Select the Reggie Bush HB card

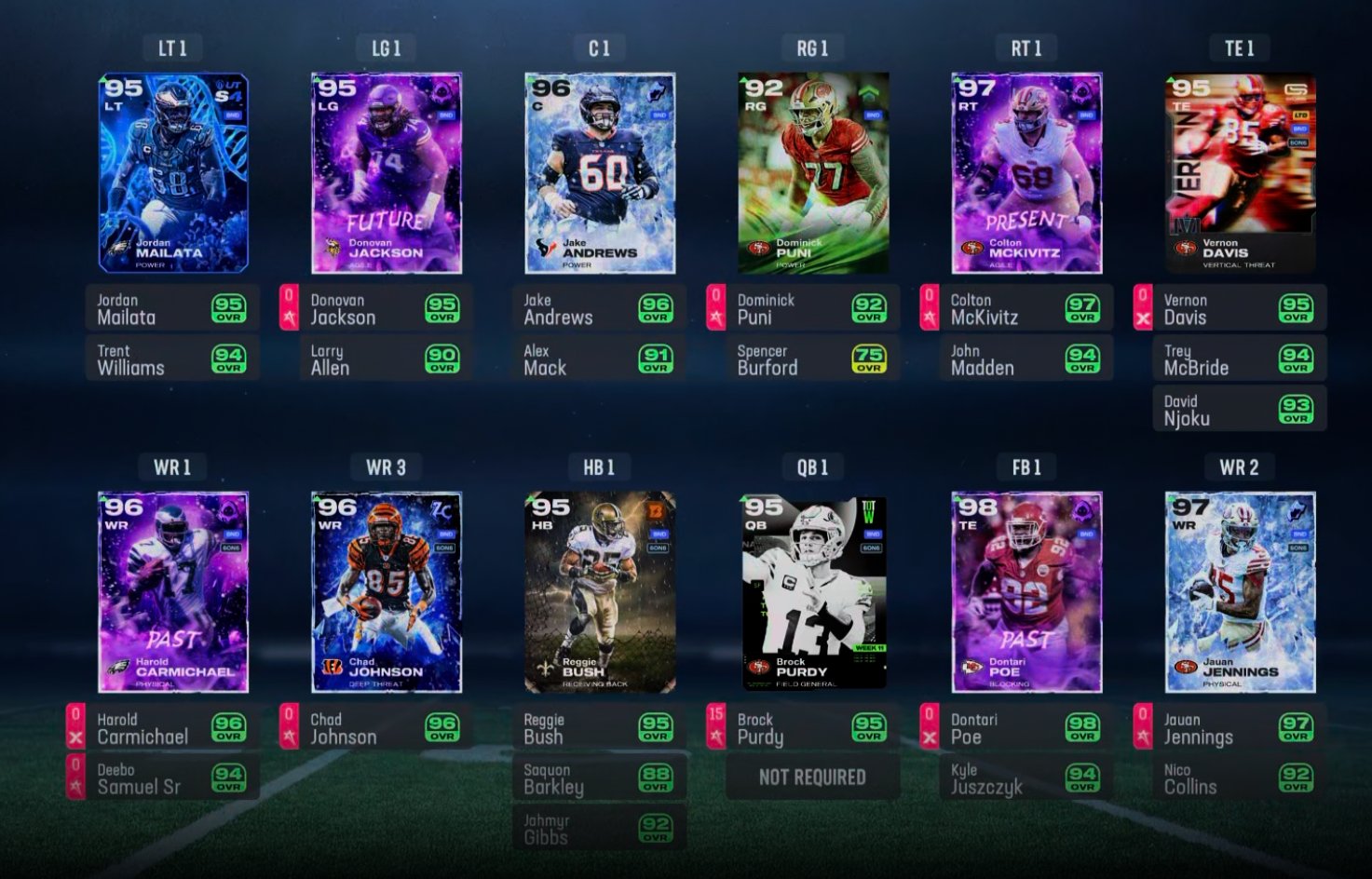coord(600,592)
